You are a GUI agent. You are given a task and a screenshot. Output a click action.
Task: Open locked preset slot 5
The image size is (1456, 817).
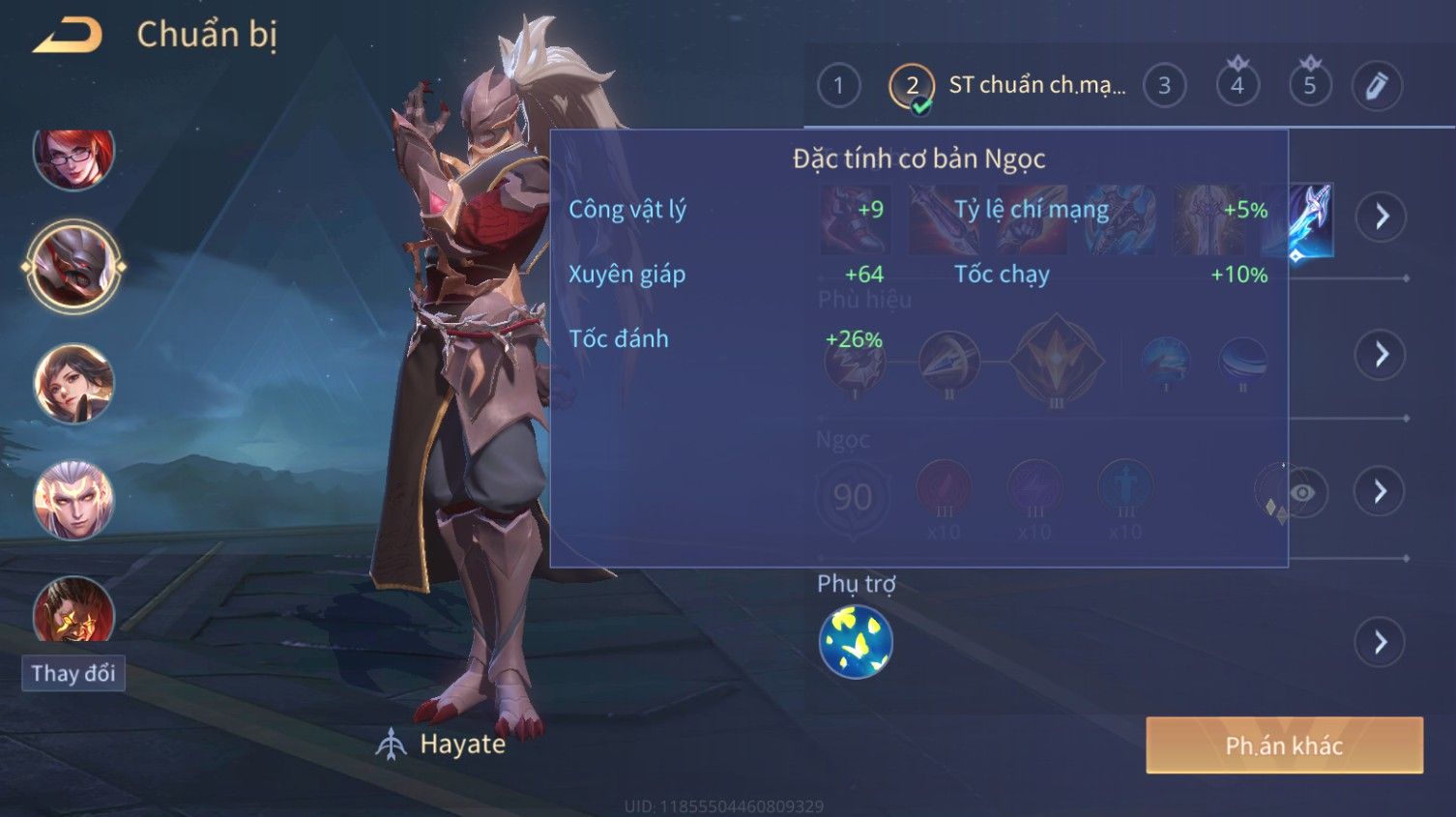coord(1310,86)
